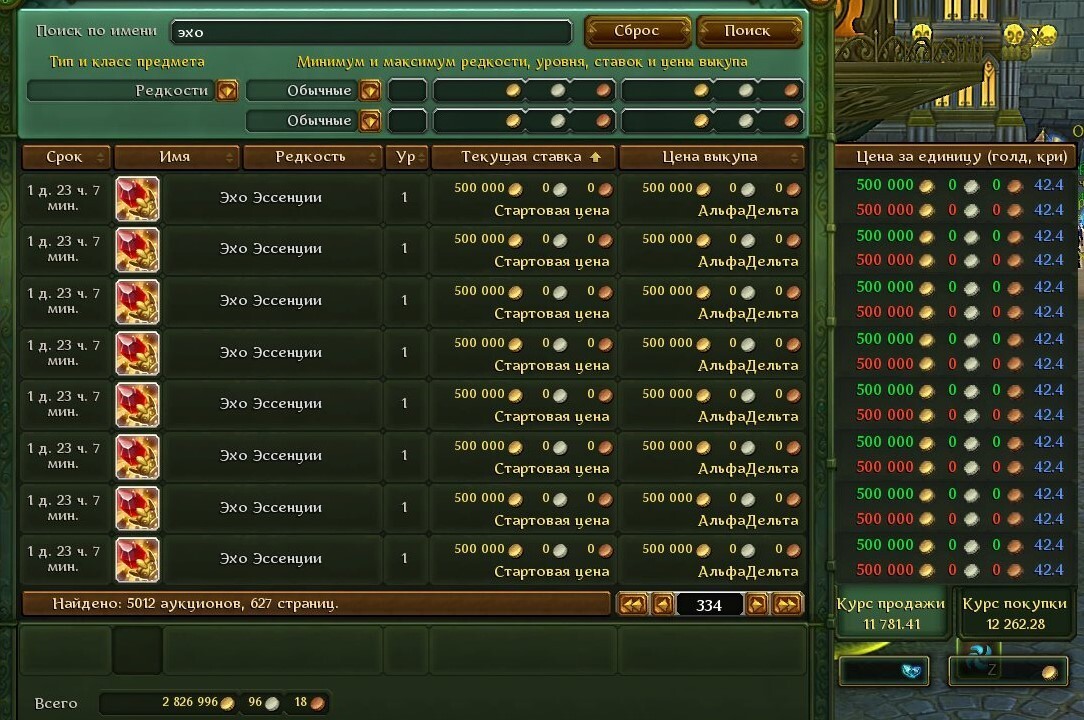
Task: Sort auction list by Имя column
Action: click(177, 157)
